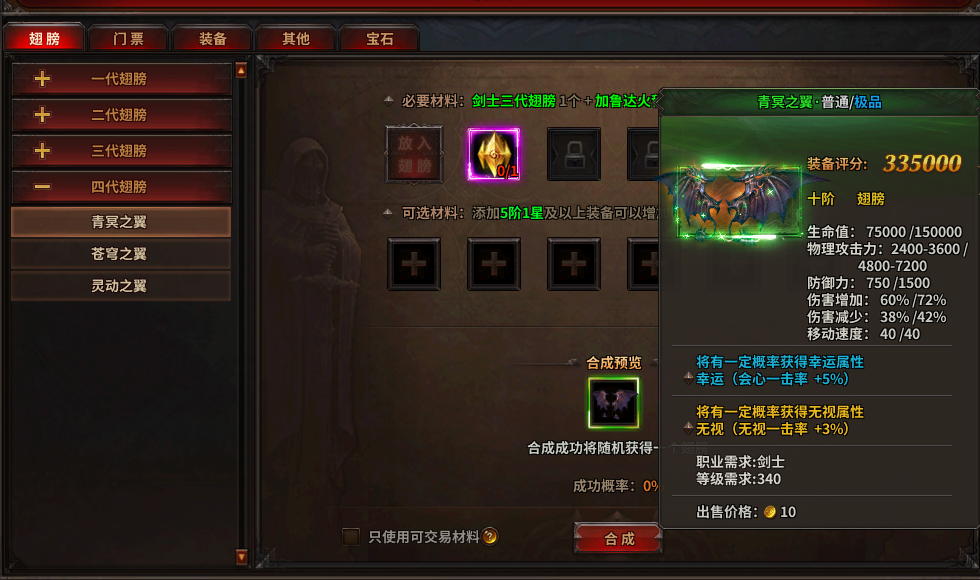The height and width of the screenshot is (580, 980).
Task: Open the 三代翅膀 category
Action: (120, 151)
